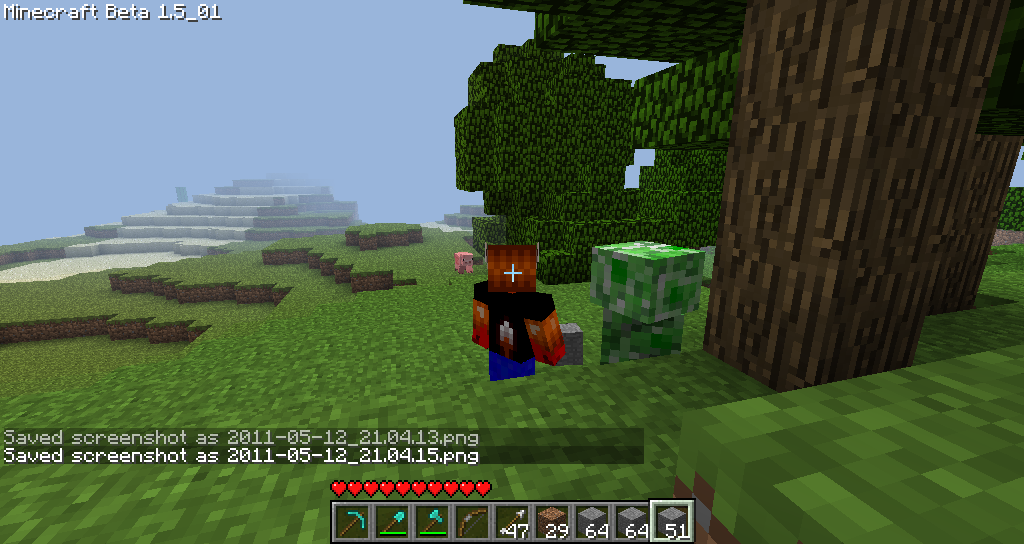This screenshot has height=544, width=1024.
Task: Choose the arrows stack of 47
Action: tap(511, 521)
